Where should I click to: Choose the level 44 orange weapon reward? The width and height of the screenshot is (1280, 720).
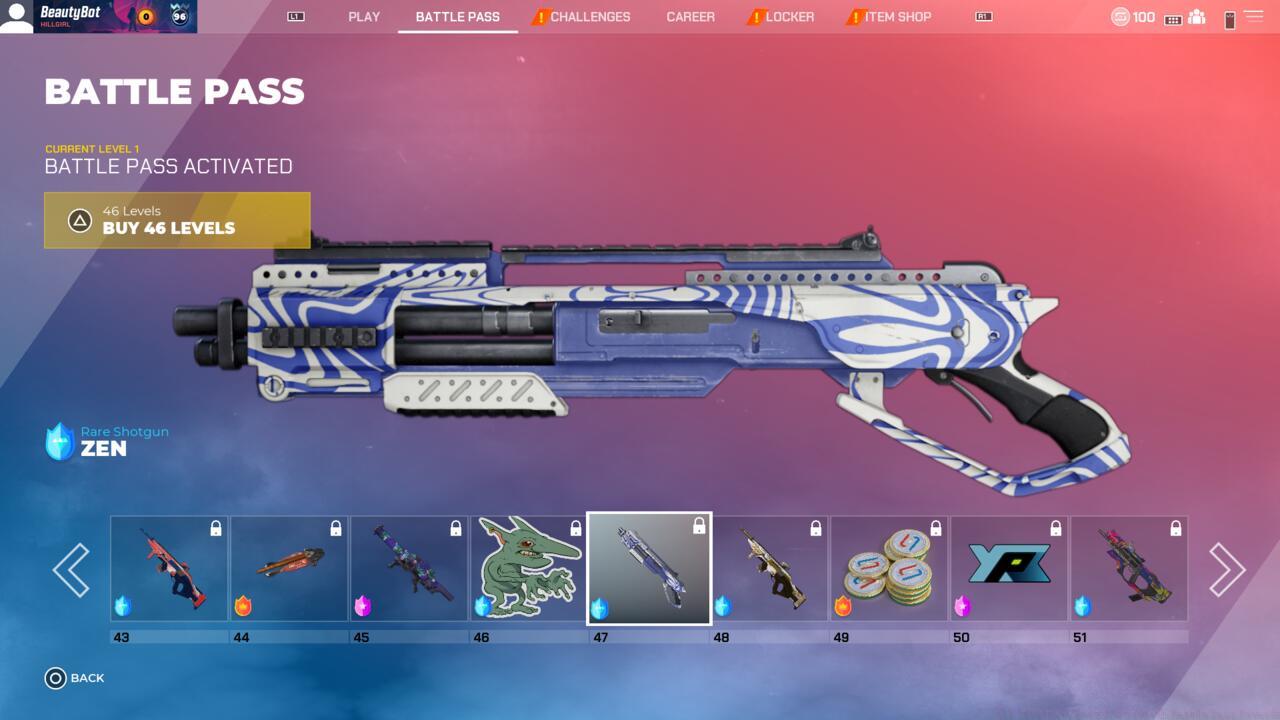[x=289, y=569]
